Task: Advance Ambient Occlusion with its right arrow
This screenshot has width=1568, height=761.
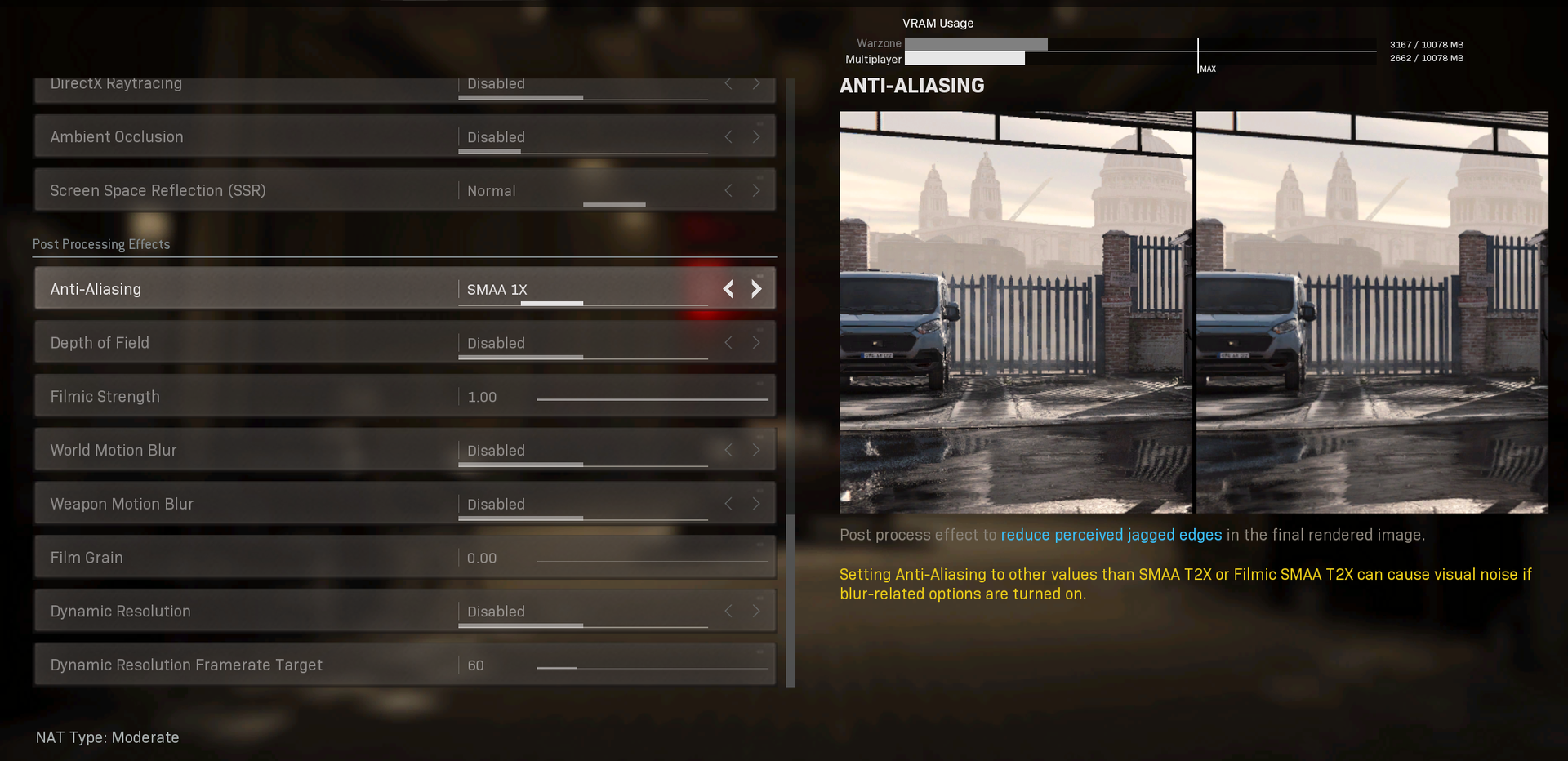Action: click(756, 137)
